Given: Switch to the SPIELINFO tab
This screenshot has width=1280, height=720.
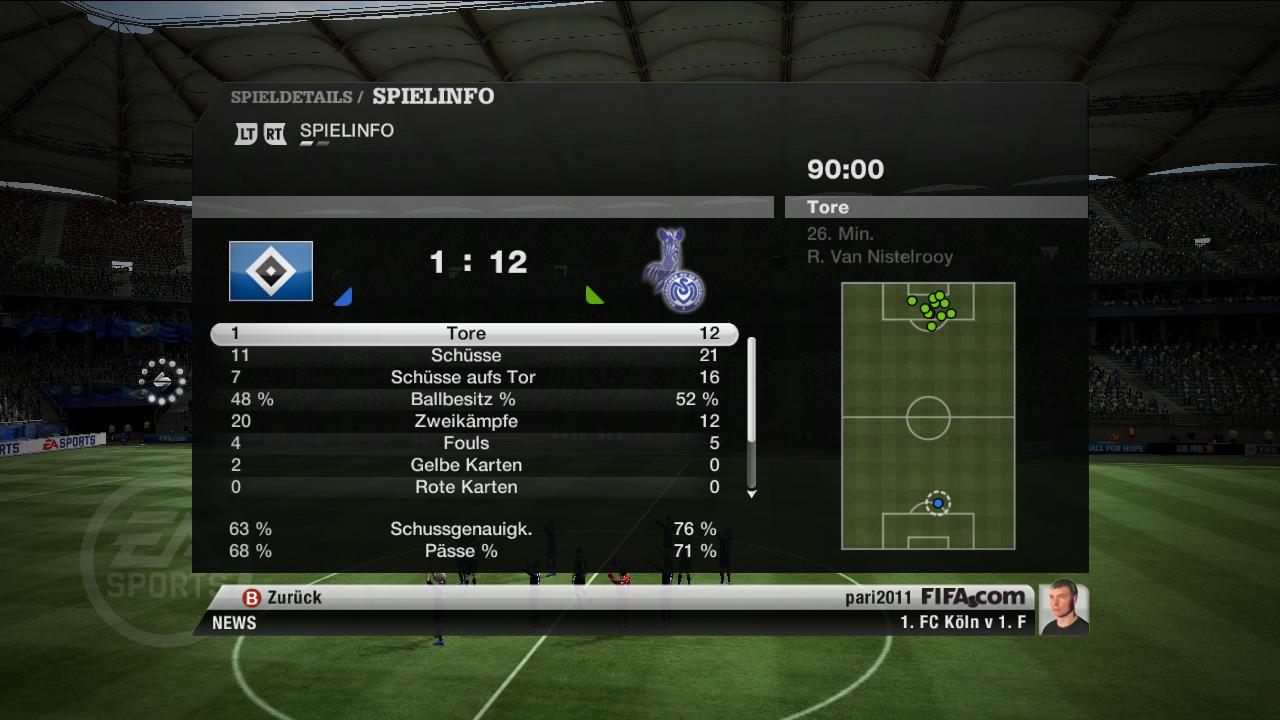Looking at the screenshot, I should point(346,132).
